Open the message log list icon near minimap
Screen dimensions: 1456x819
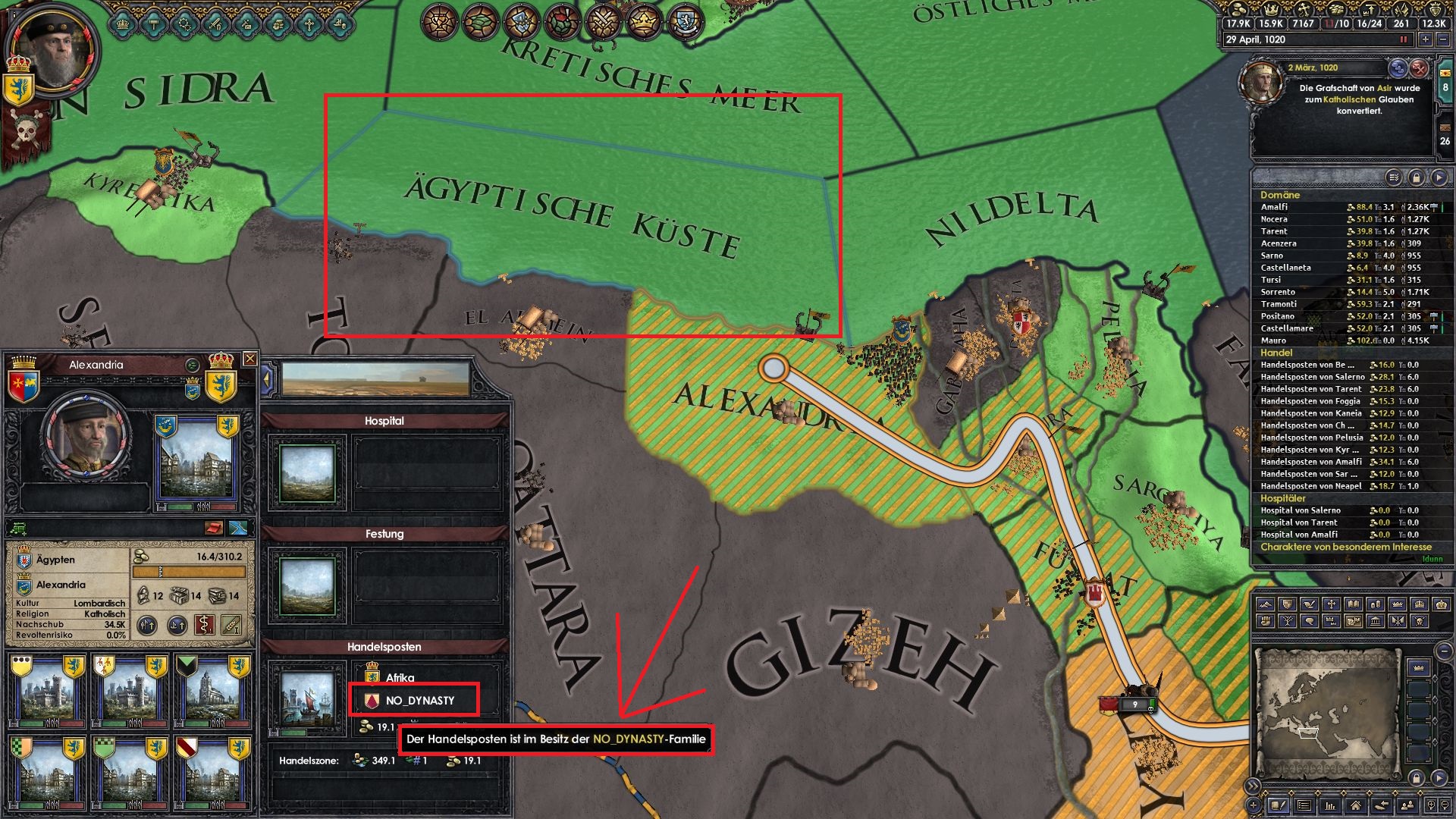(x=1304, y=807)
